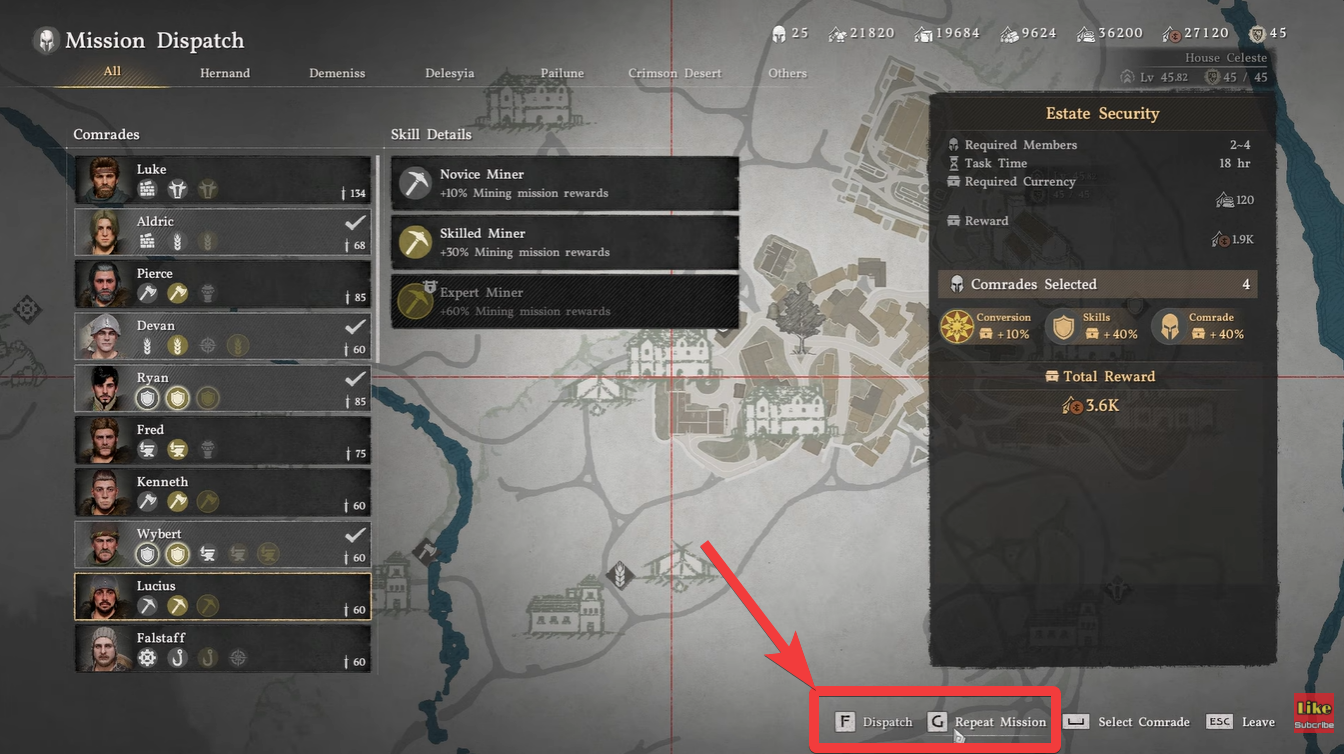Click the Expert Miner skill icon
The width and height of the screenshot is (1344, 754).
click(x=414, y=299)
